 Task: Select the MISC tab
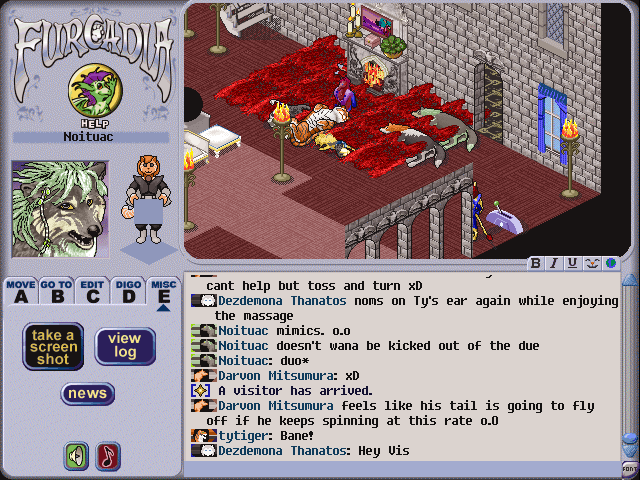(163, 291)
